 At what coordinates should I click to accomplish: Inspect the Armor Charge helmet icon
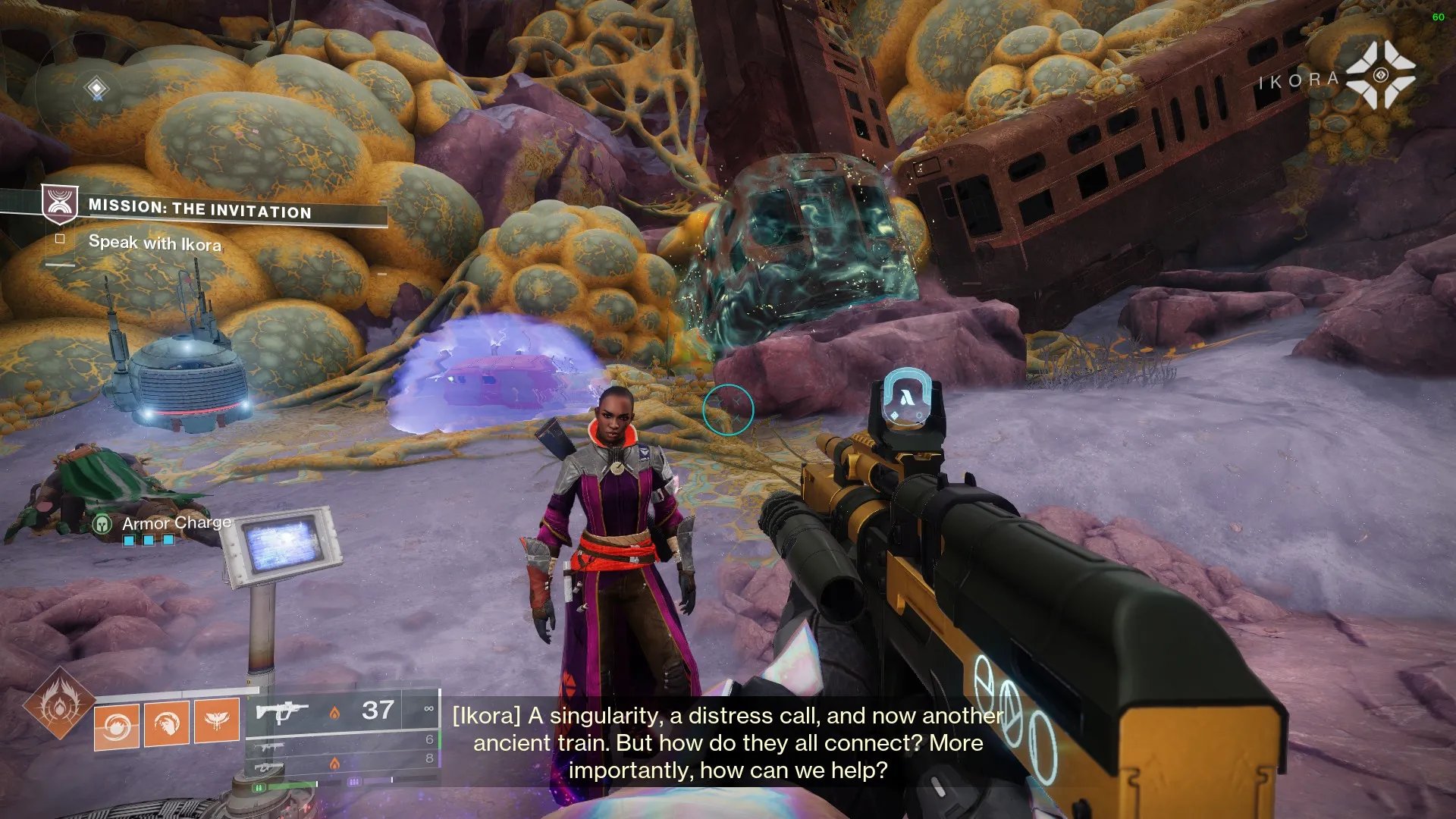102,523
